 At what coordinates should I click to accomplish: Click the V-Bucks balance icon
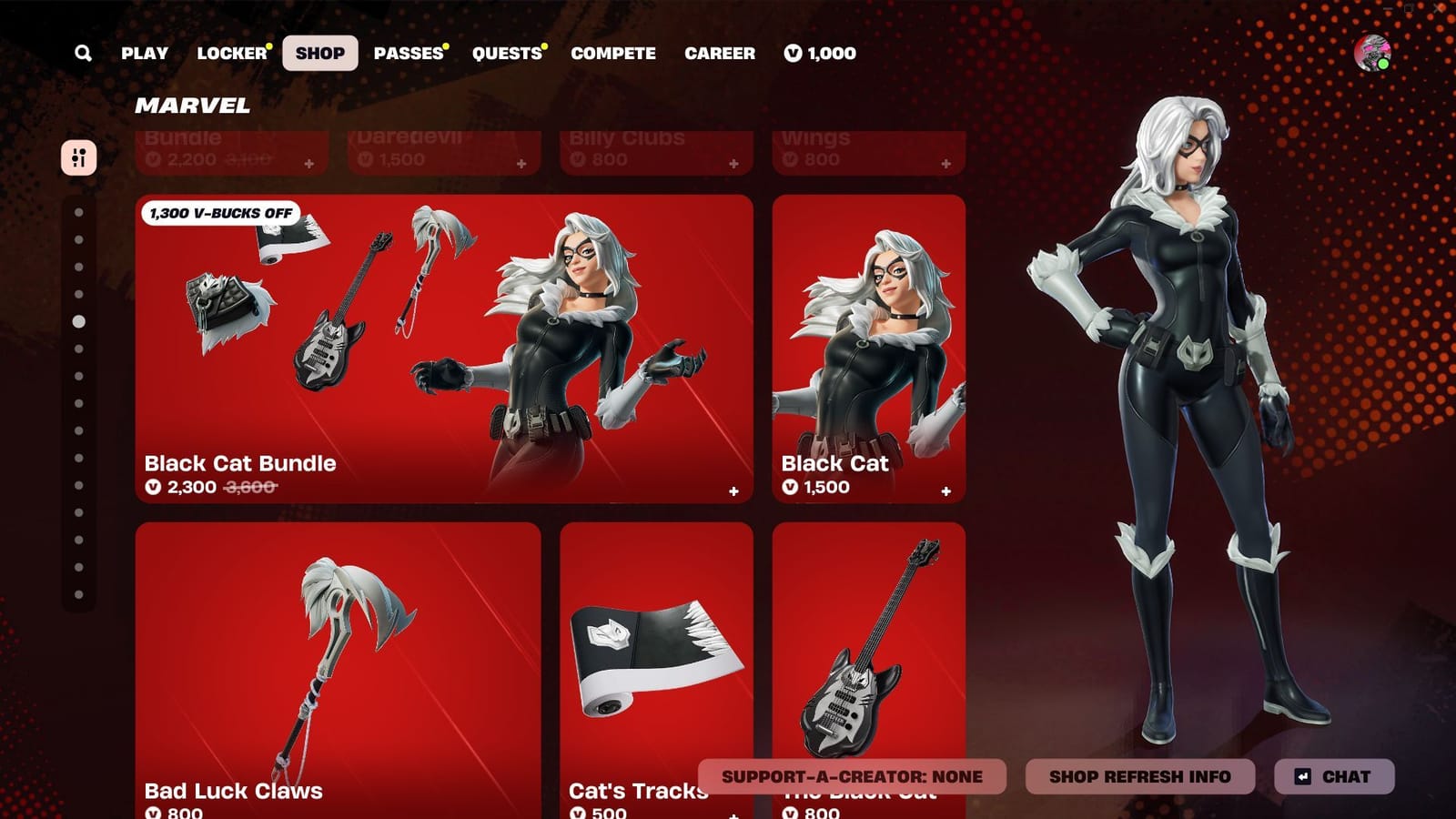click(x=791, y=53)
